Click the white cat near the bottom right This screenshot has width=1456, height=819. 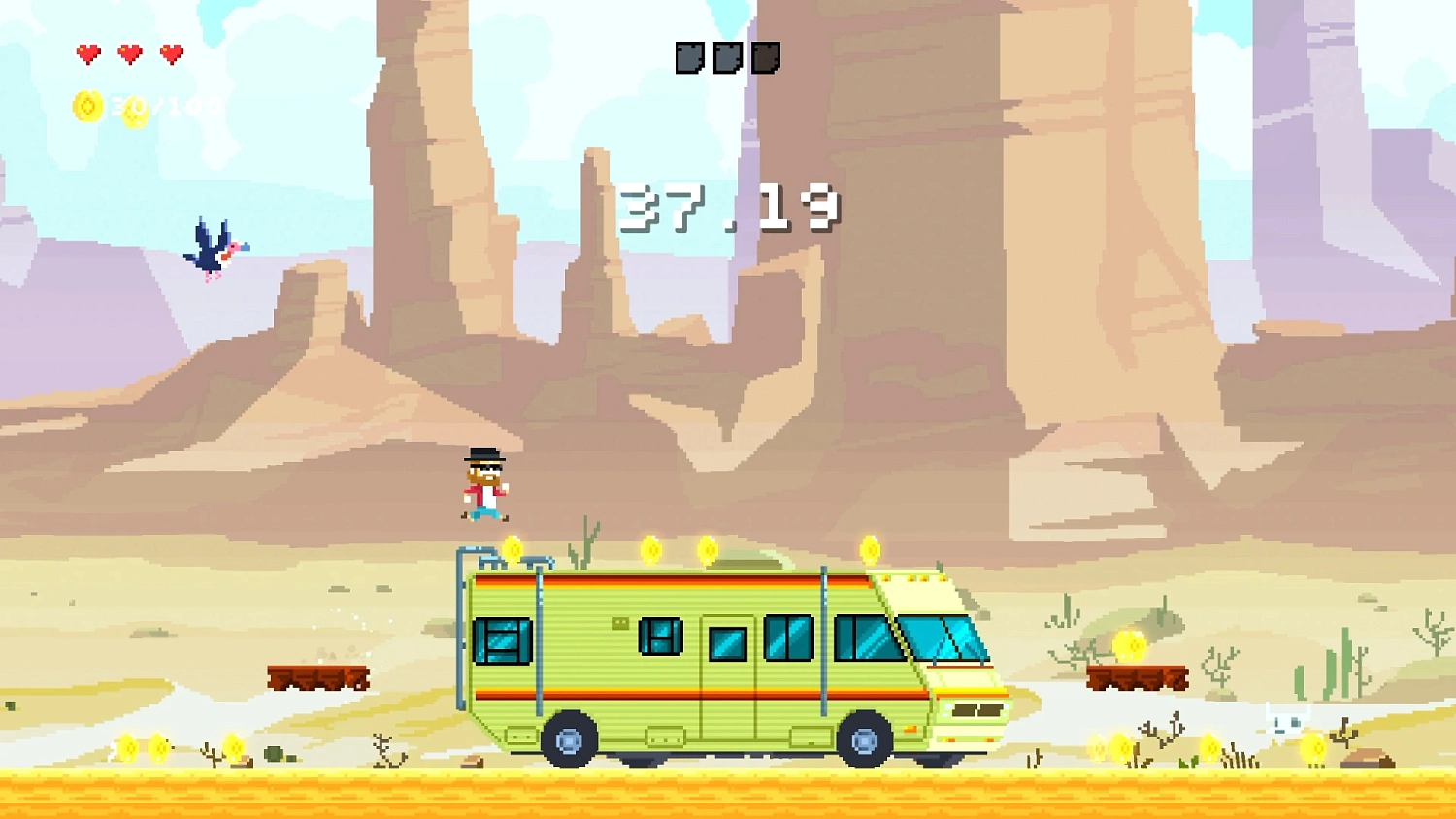(x=1286, y=723)
